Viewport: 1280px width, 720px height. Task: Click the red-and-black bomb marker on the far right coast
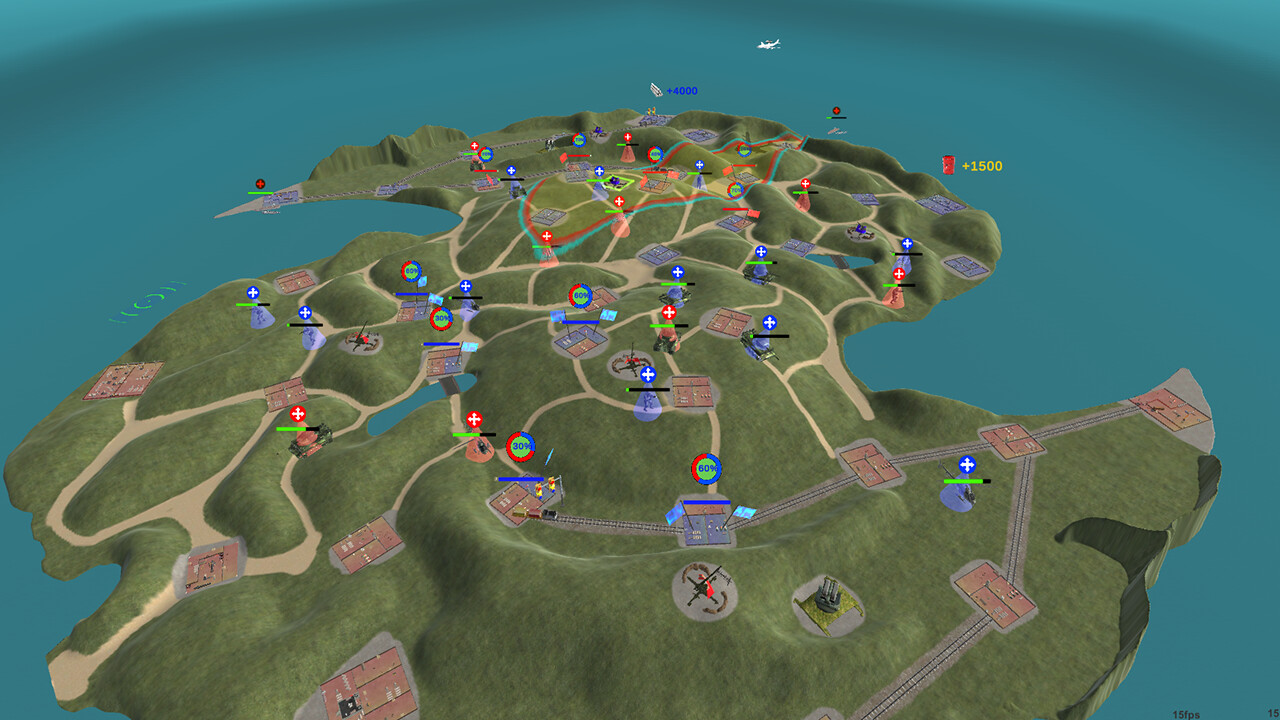pos(836,108)
